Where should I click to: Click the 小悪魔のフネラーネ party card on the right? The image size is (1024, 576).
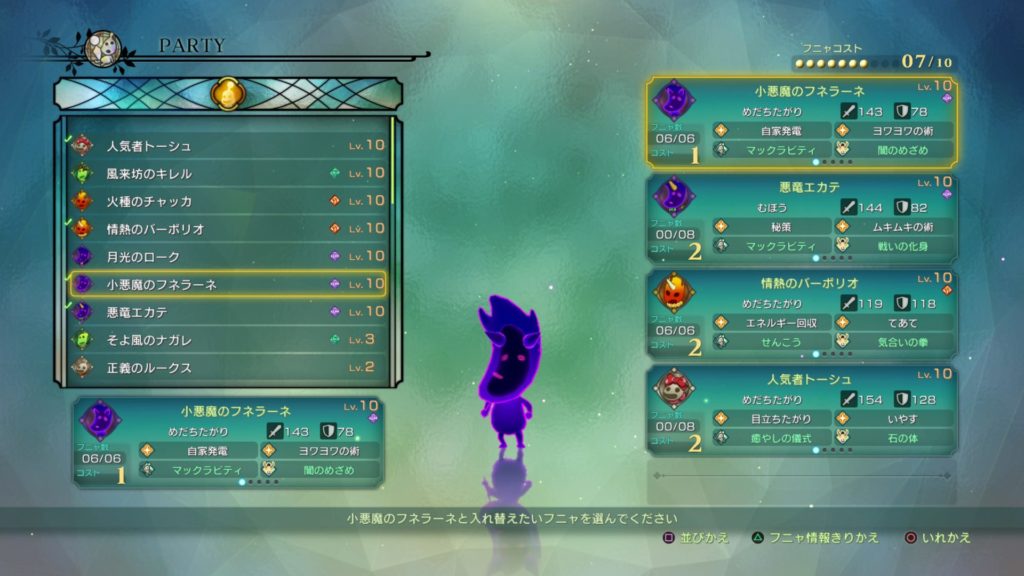[x=801, y=122]
